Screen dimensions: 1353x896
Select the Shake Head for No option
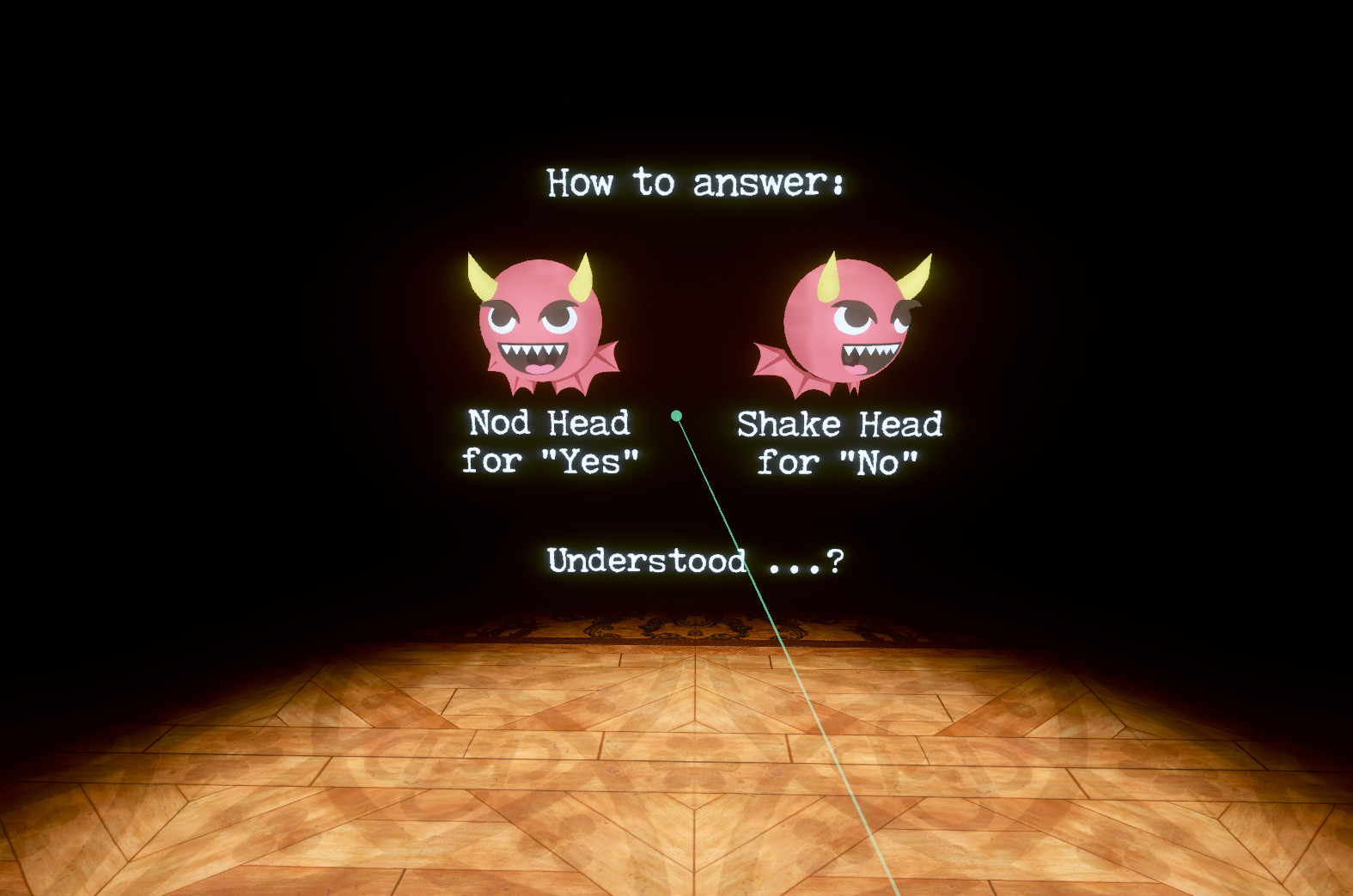coord(840,442)
